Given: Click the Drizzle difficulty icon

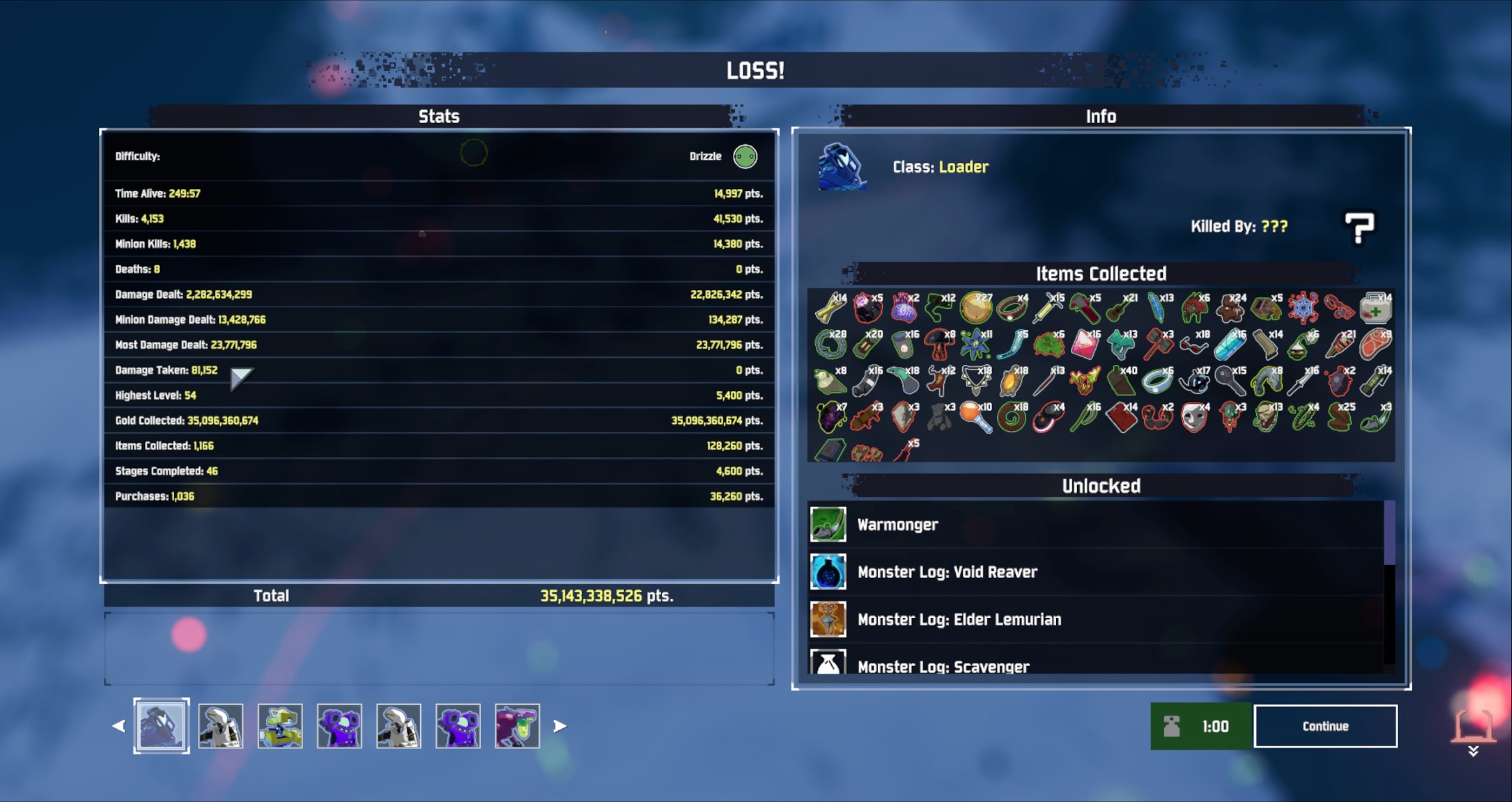Looking at the screenshot, I should click(x=744, y=157).
